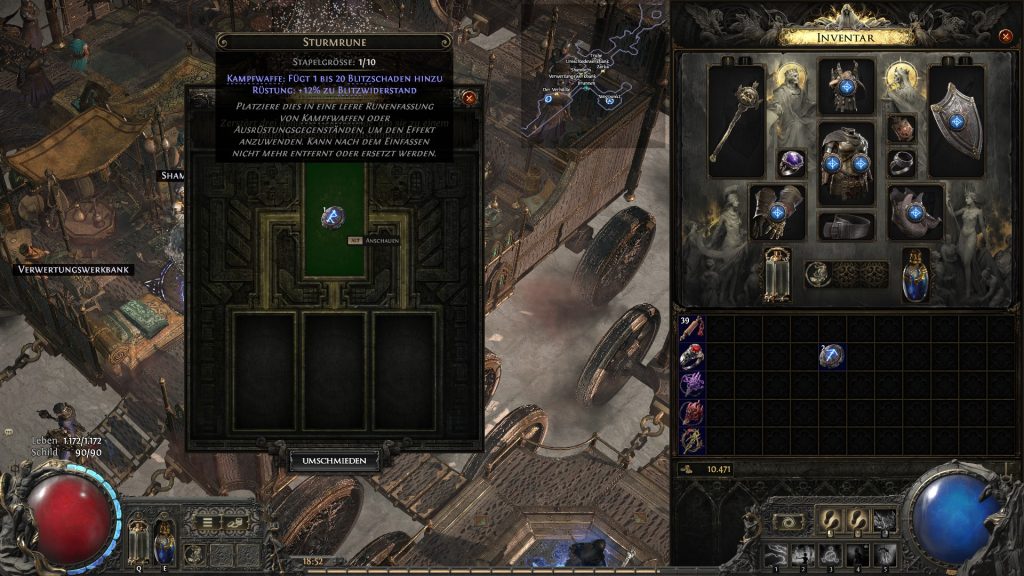This screenshot has height=576, width=1024.
Task: Close the Inventar panel
Action: click(1005, 36)
